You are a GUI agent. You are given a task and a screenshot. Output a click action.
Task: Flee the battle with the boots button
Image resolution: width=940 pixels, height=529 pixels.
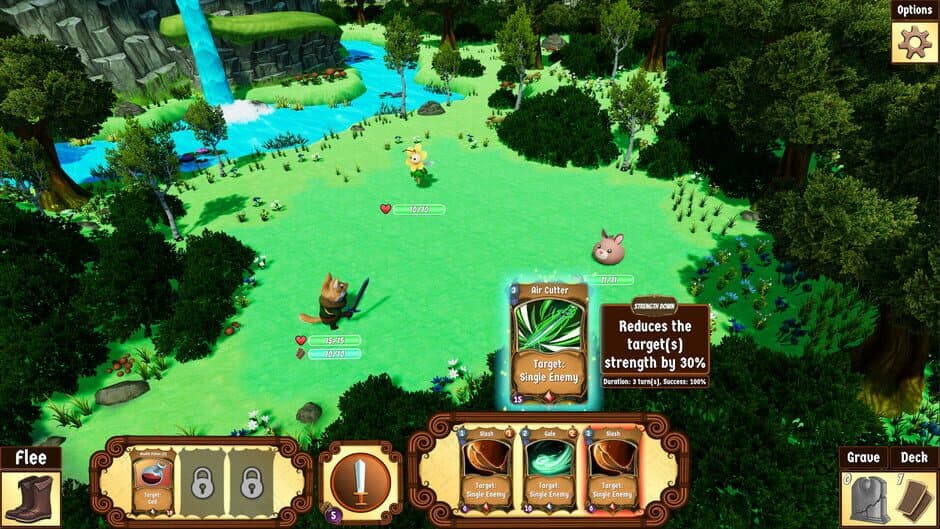click(x=30, y=497)
